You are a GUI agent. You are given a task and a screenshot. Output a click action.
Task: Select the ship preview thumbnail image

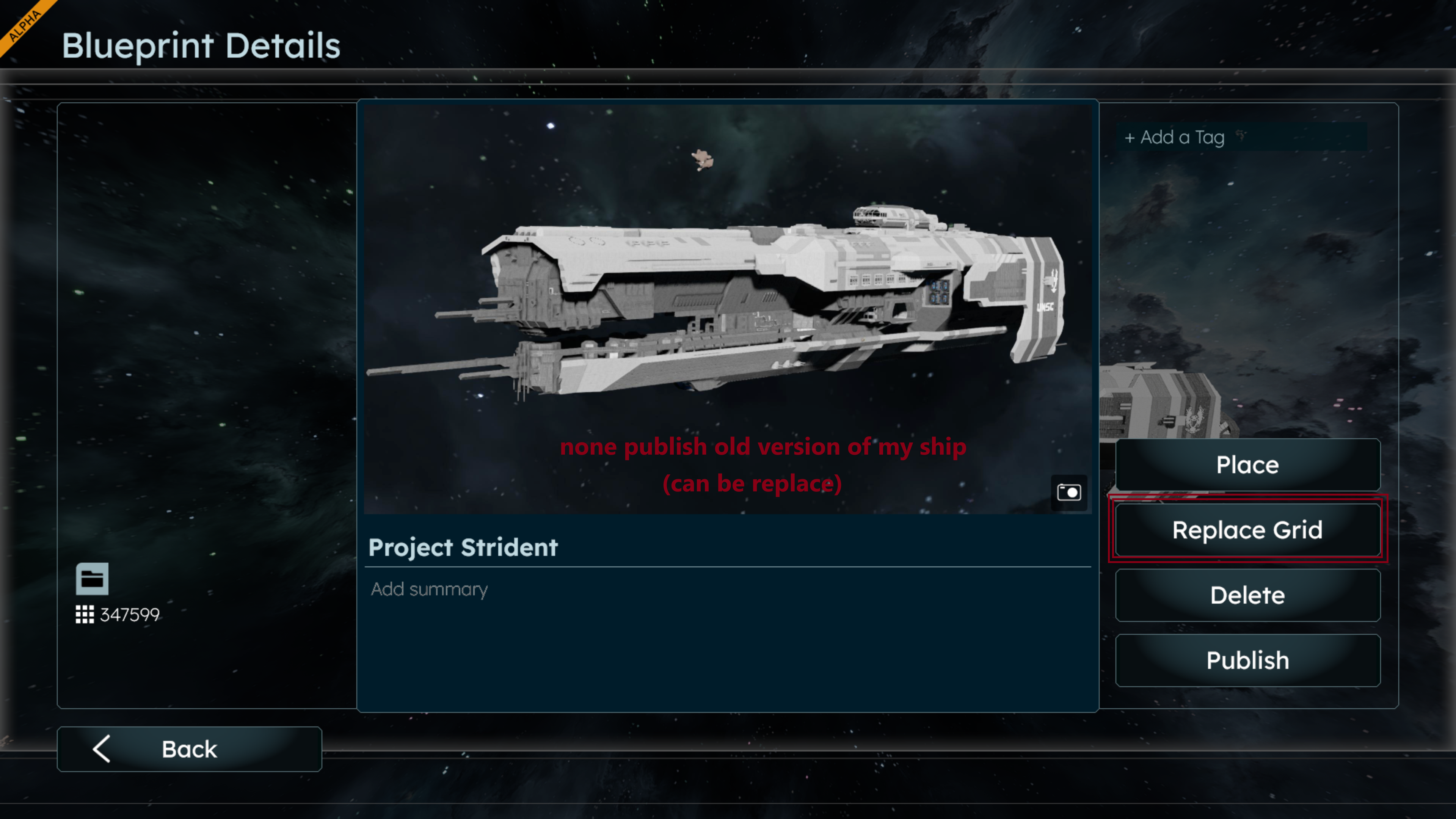click(x=728, y=308)
